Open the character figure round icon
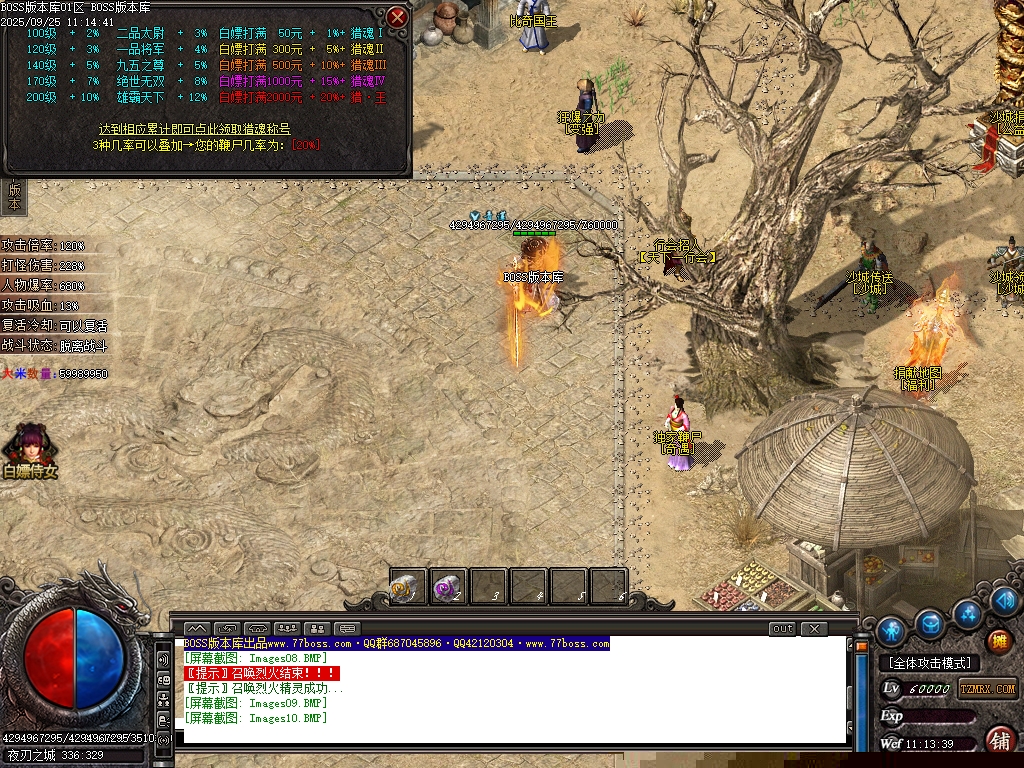The width and height of the screenshot is (1024, 768). (x=891, y=631)
